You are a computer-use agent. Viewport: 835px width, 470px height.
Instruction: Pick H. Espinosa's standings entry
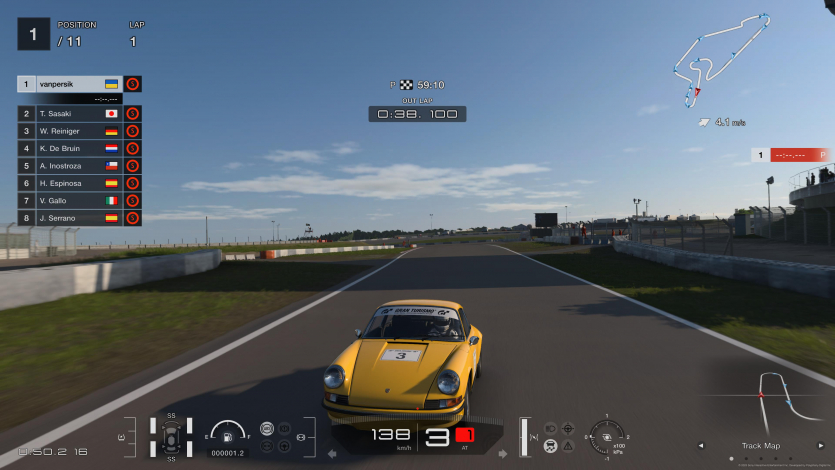tap(70, 183)
